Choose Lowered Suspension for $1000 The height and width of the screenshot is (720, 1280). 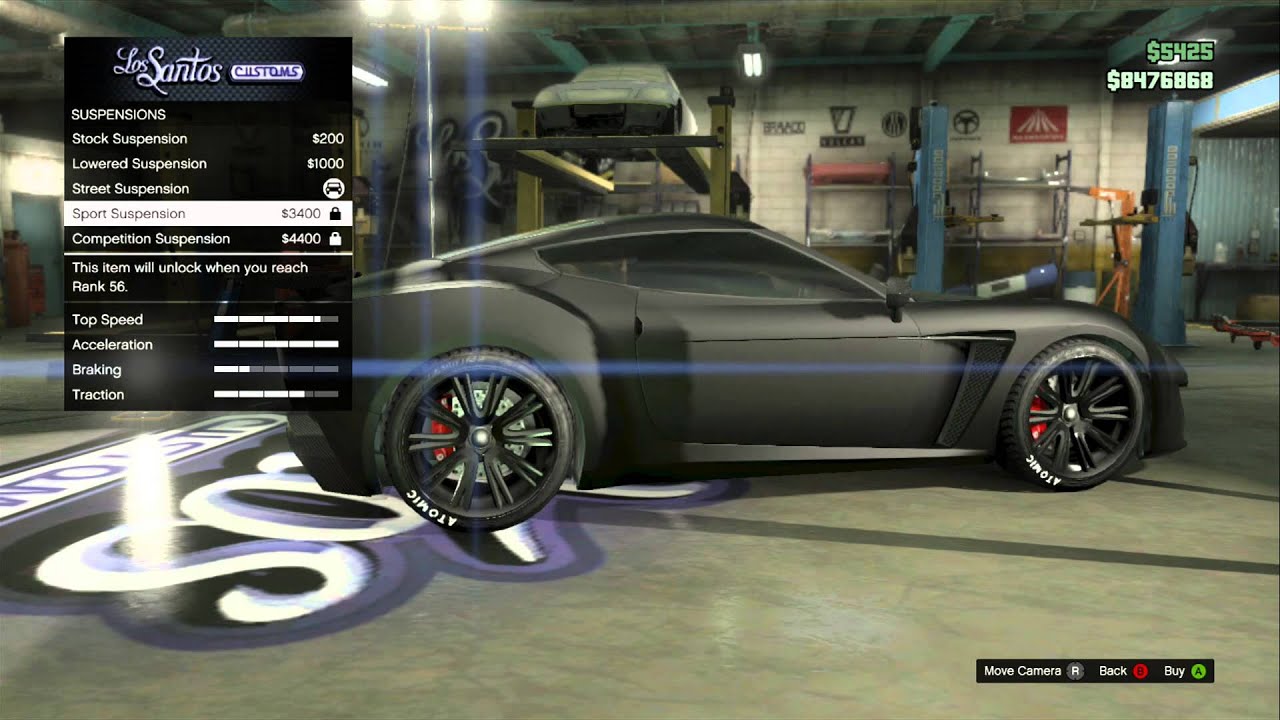[x=207, y=164]
